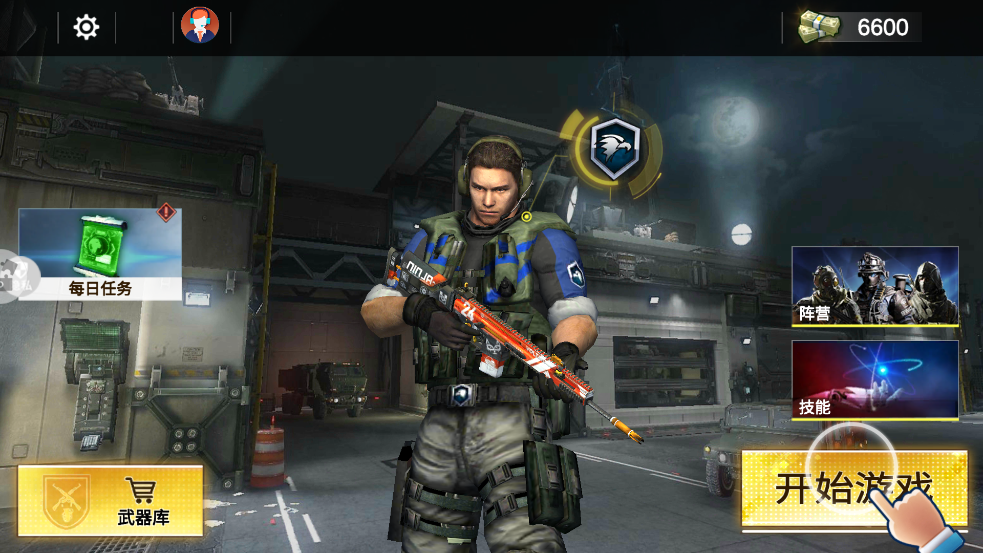983x553 pixels.
Task: Open the gear settings menu
Action: (x=87, y=27)
